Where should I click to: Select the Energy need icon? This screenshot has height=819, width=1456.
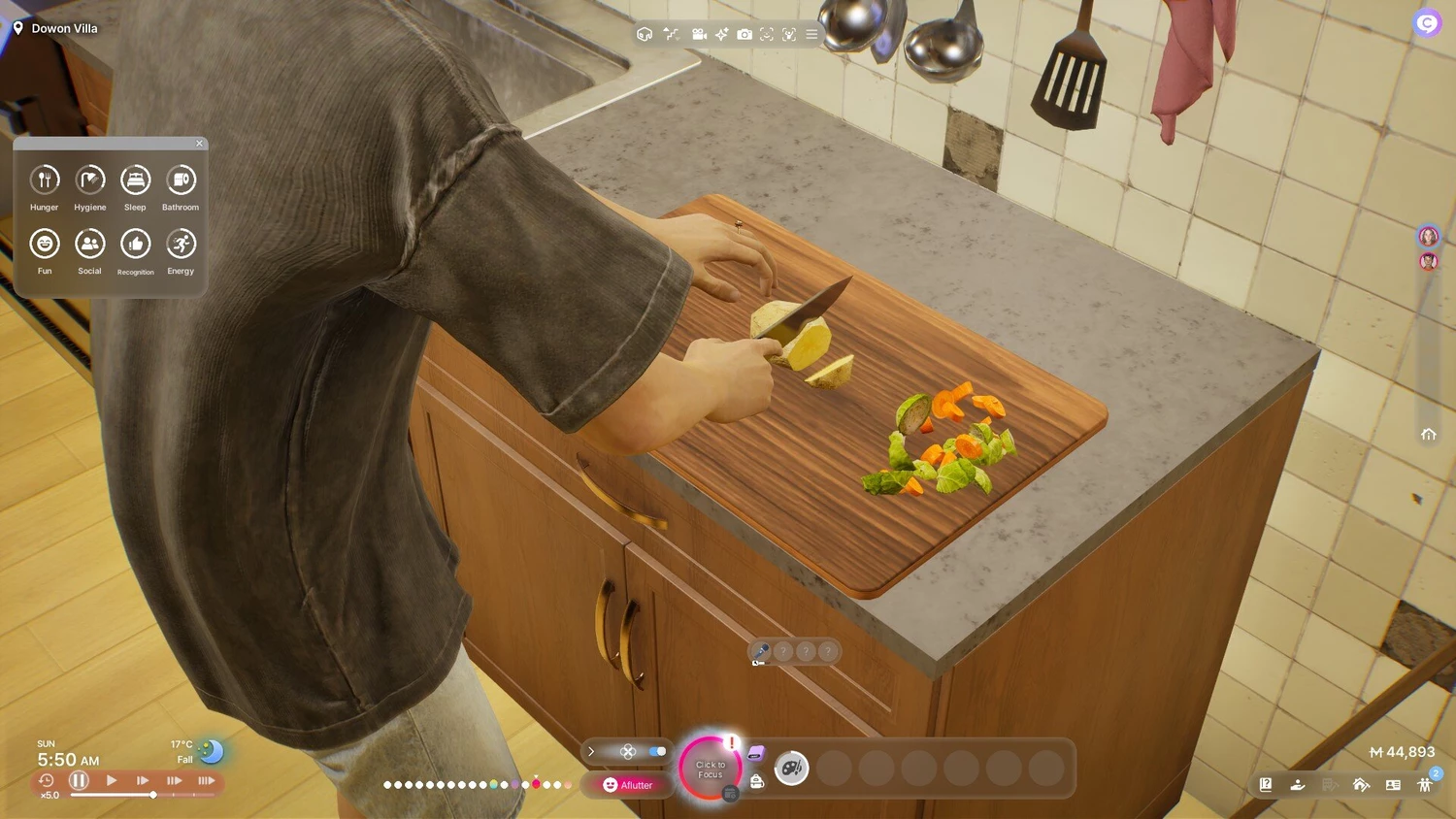coord(181,244)
